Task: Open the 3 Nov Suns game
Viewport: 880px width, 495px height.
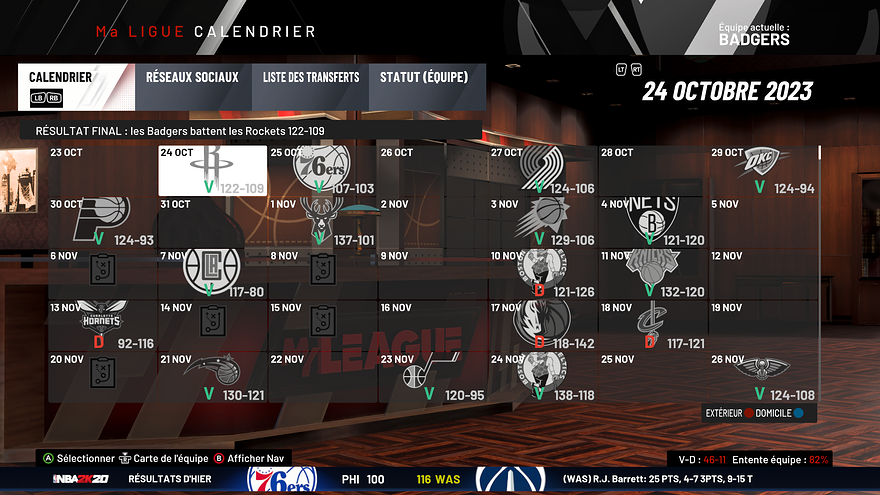Action: [x=543, y=222]
